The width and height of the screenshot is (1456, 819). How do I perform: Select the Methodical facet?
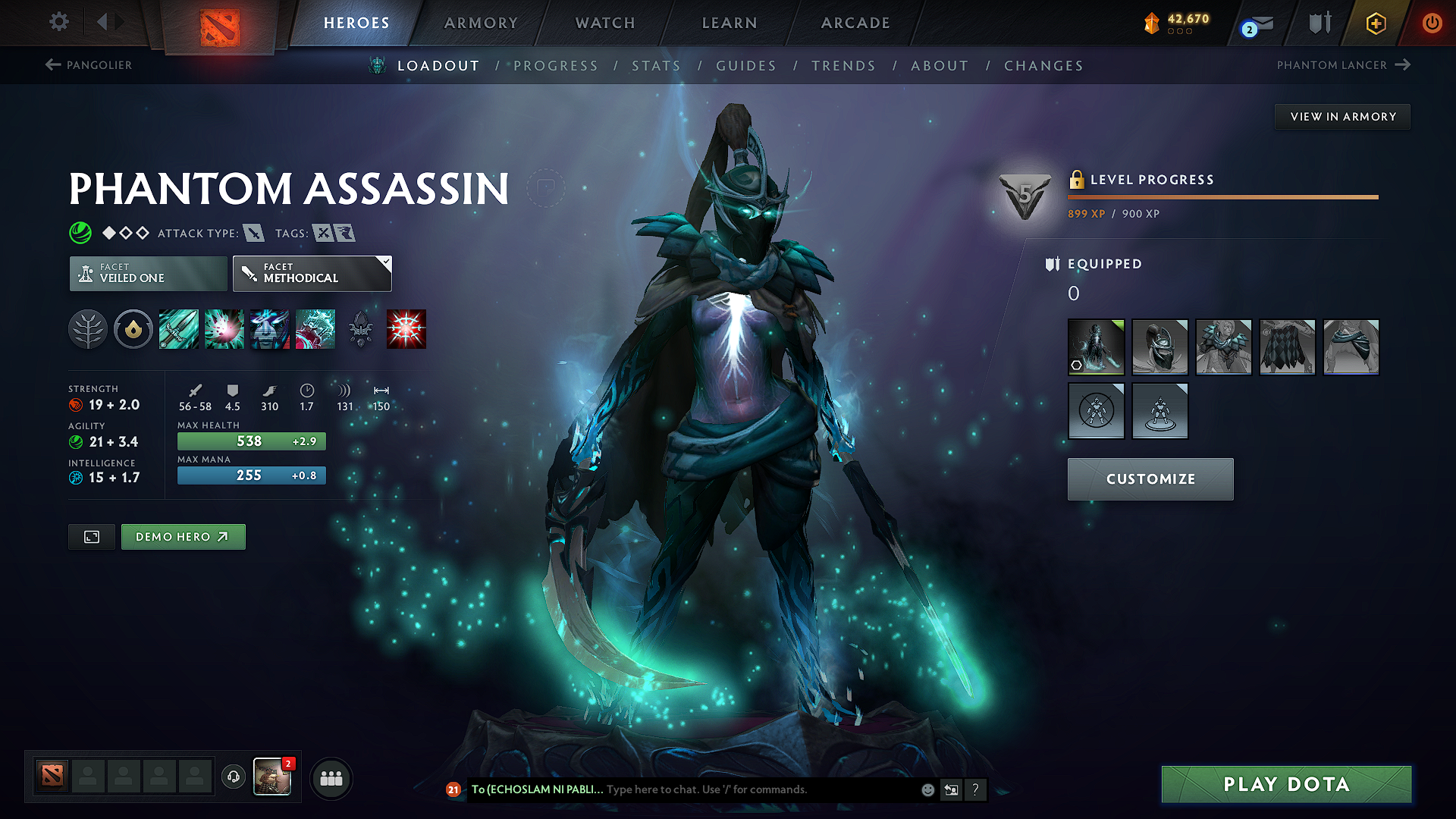[312, 274]
